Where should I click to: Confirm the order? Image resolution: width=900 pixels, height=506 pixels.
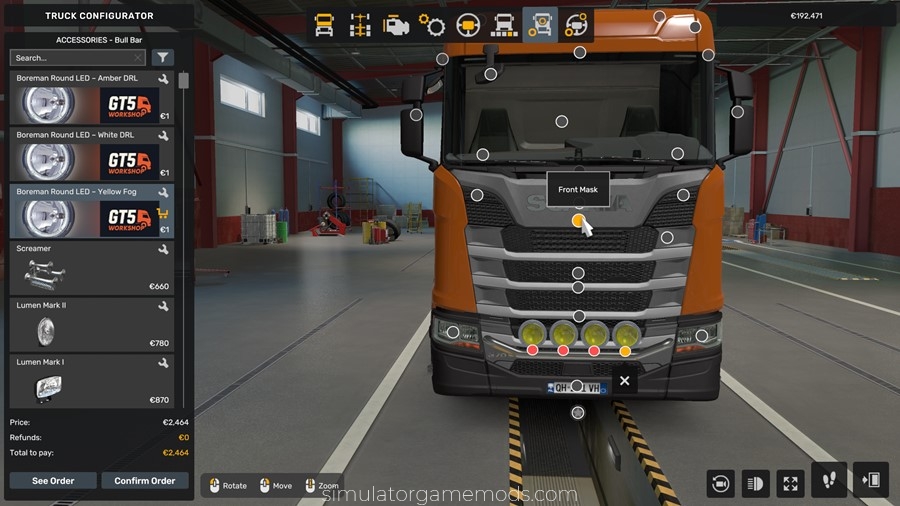coord(145,481)
